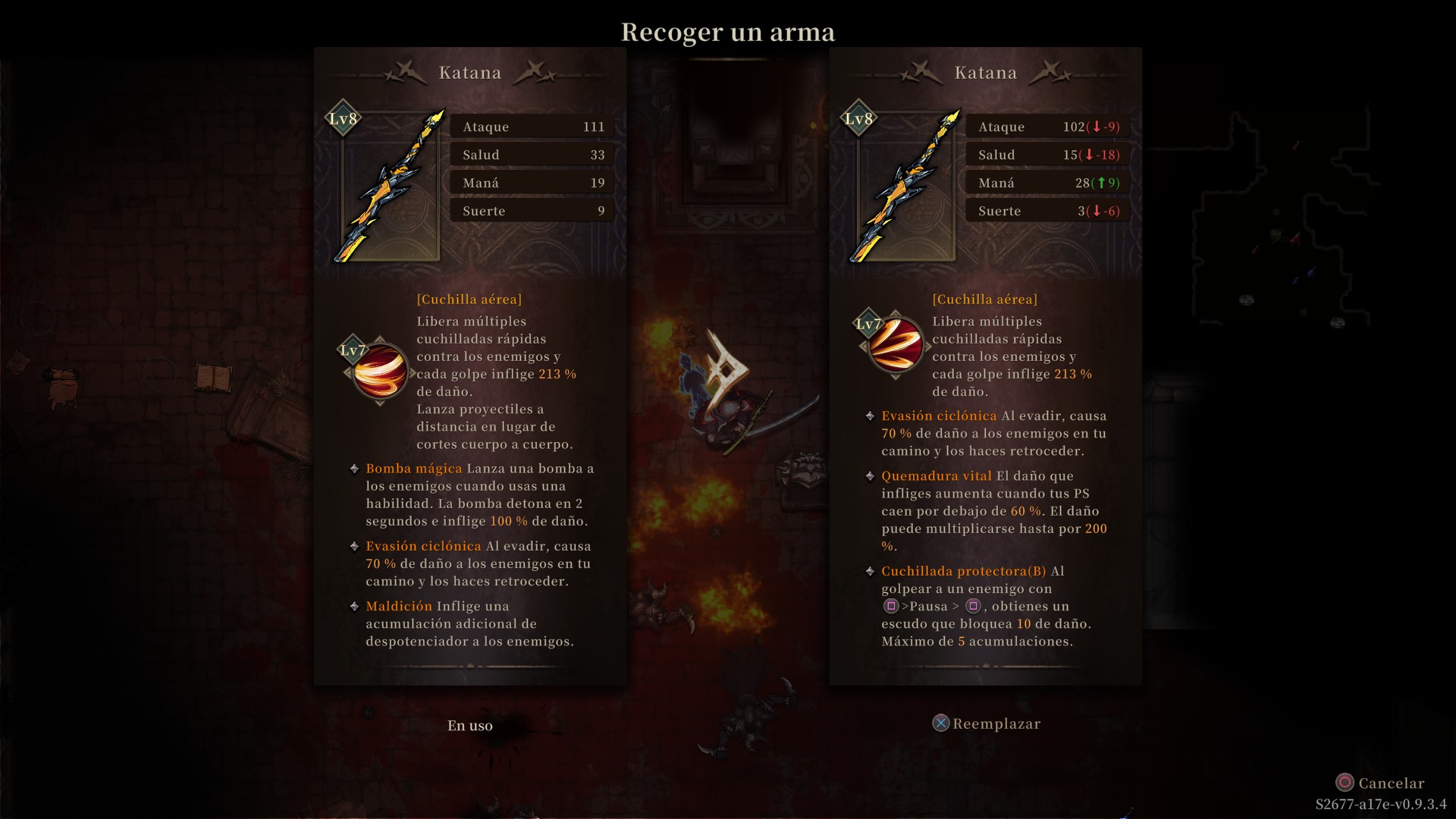Select the new Katana card with Ataque 102
The width and height of the screenshot is (1456, 819).
(x=985, y=366)
